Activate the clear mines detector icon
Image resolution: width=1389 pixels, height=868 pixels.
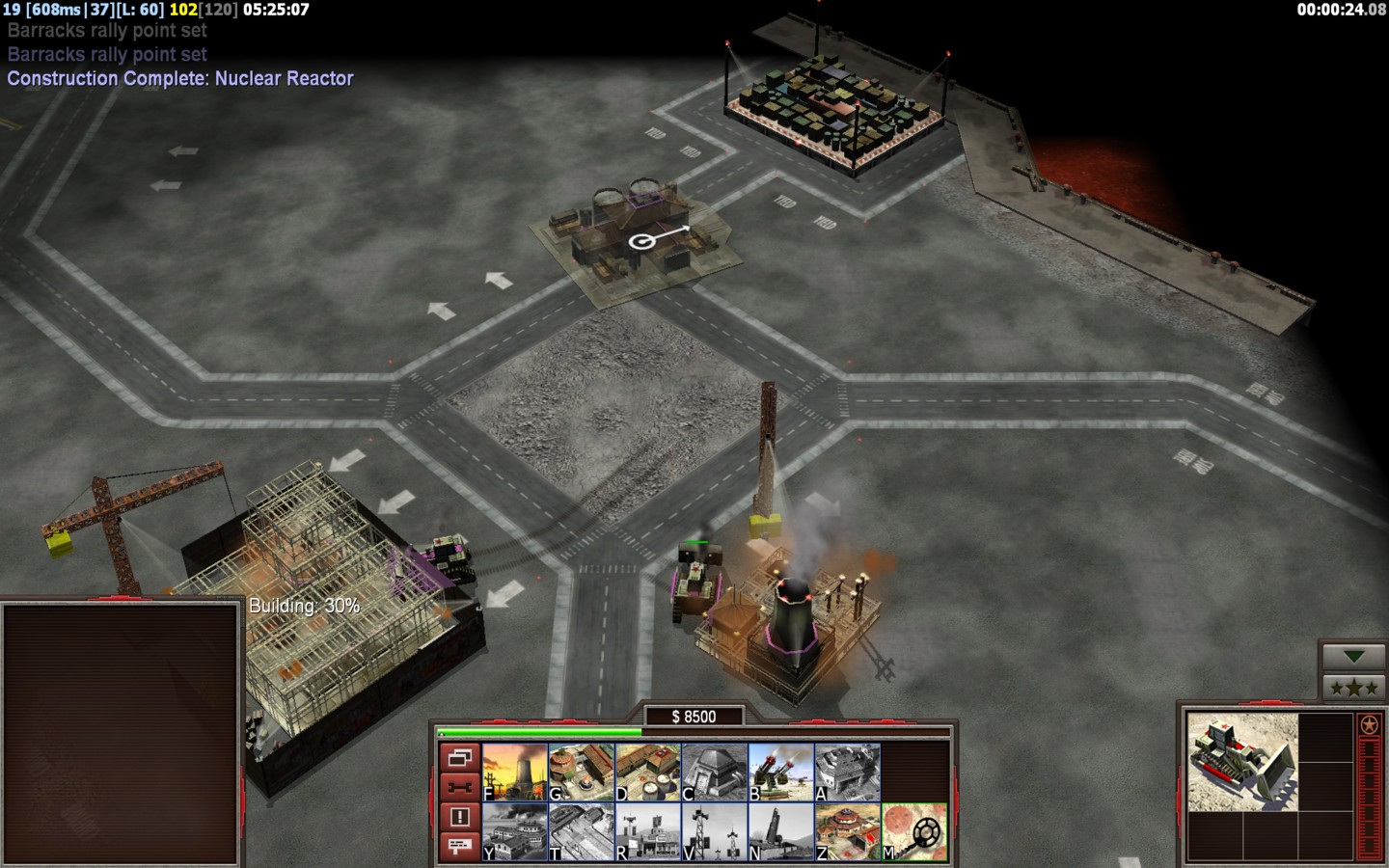(x=913, y=831)
